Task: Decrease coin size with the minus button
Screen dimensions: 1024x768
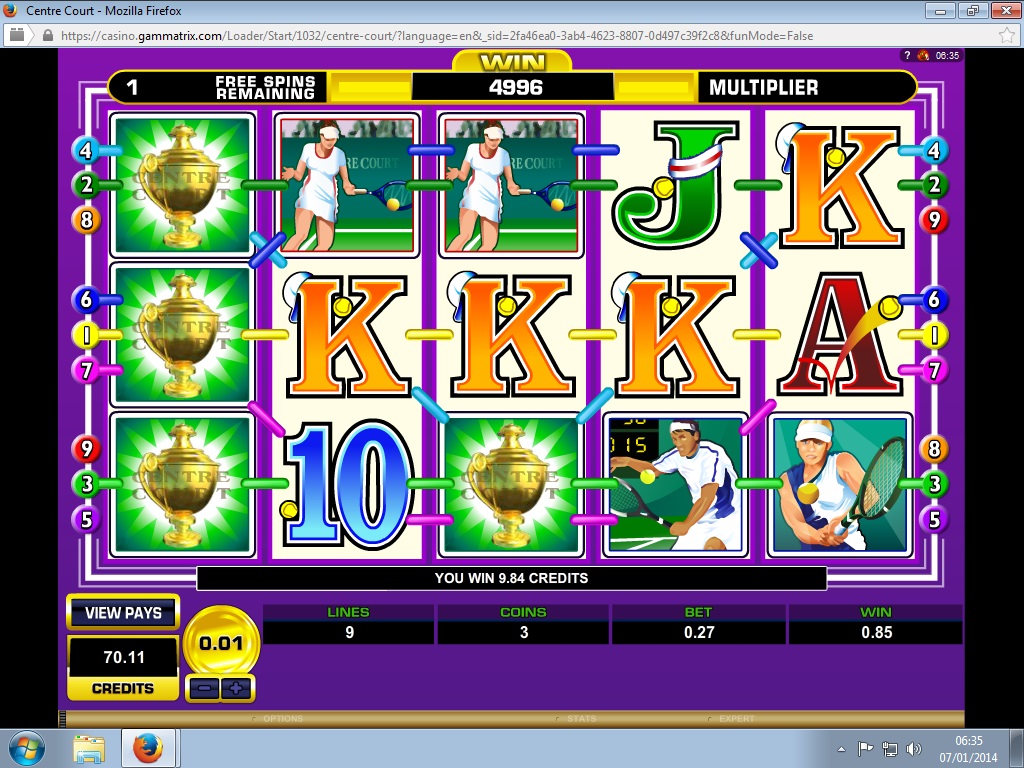Action: tap(204, 688)
